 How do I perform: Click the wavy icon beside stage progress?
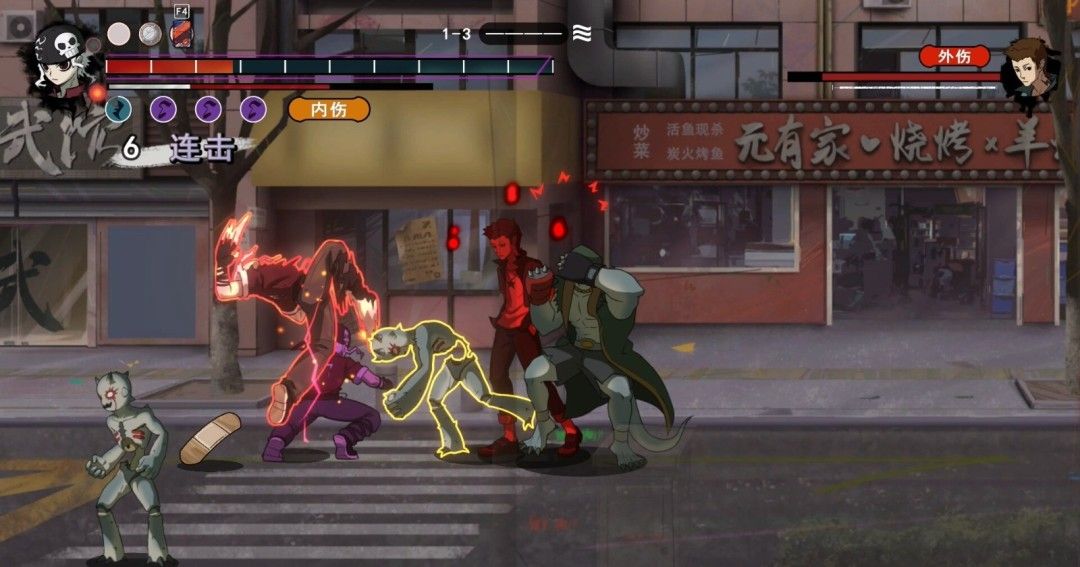tap(581, 34)
